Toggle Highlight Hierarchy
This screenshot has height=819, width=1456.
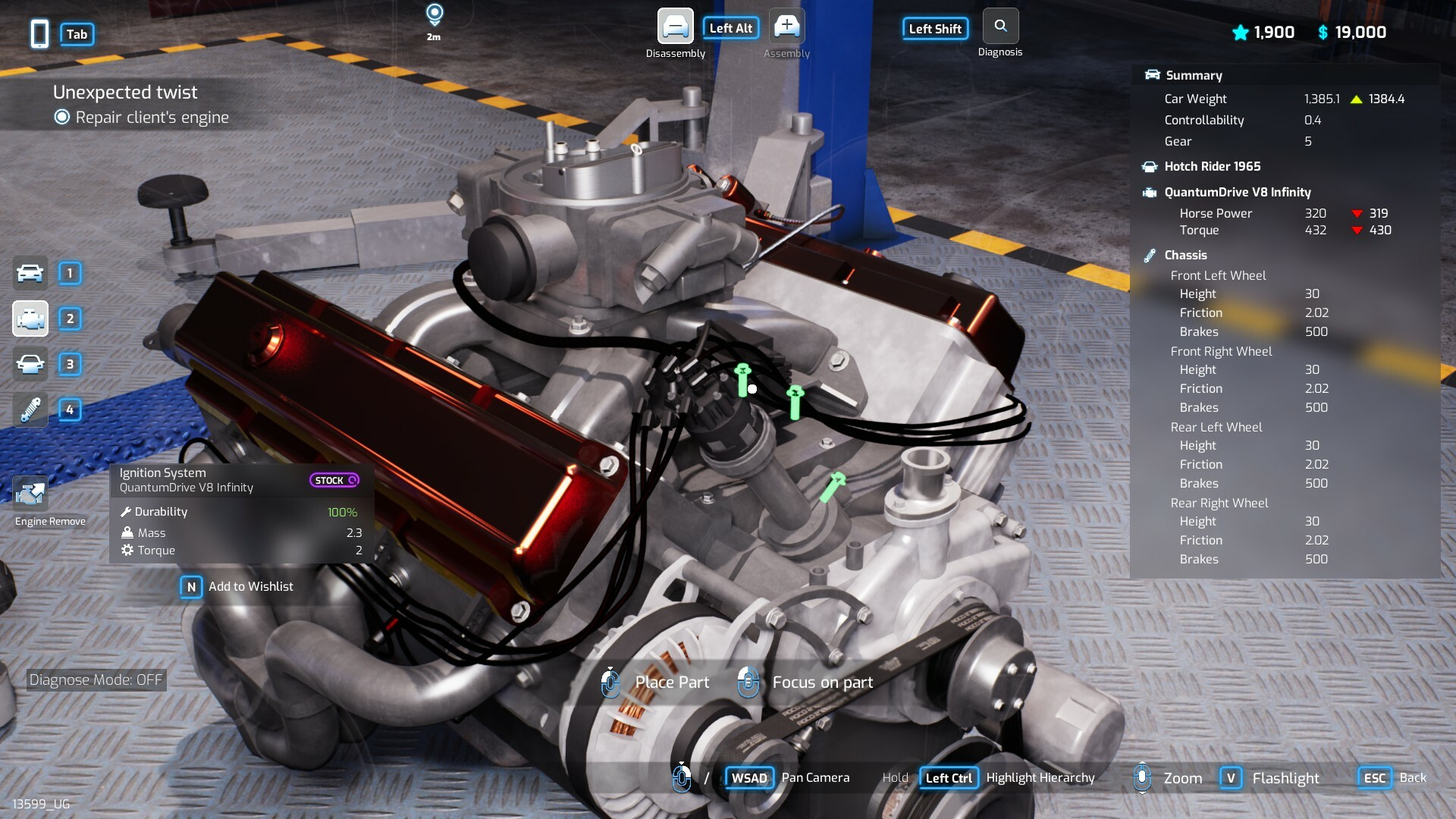tap(948, 777)
